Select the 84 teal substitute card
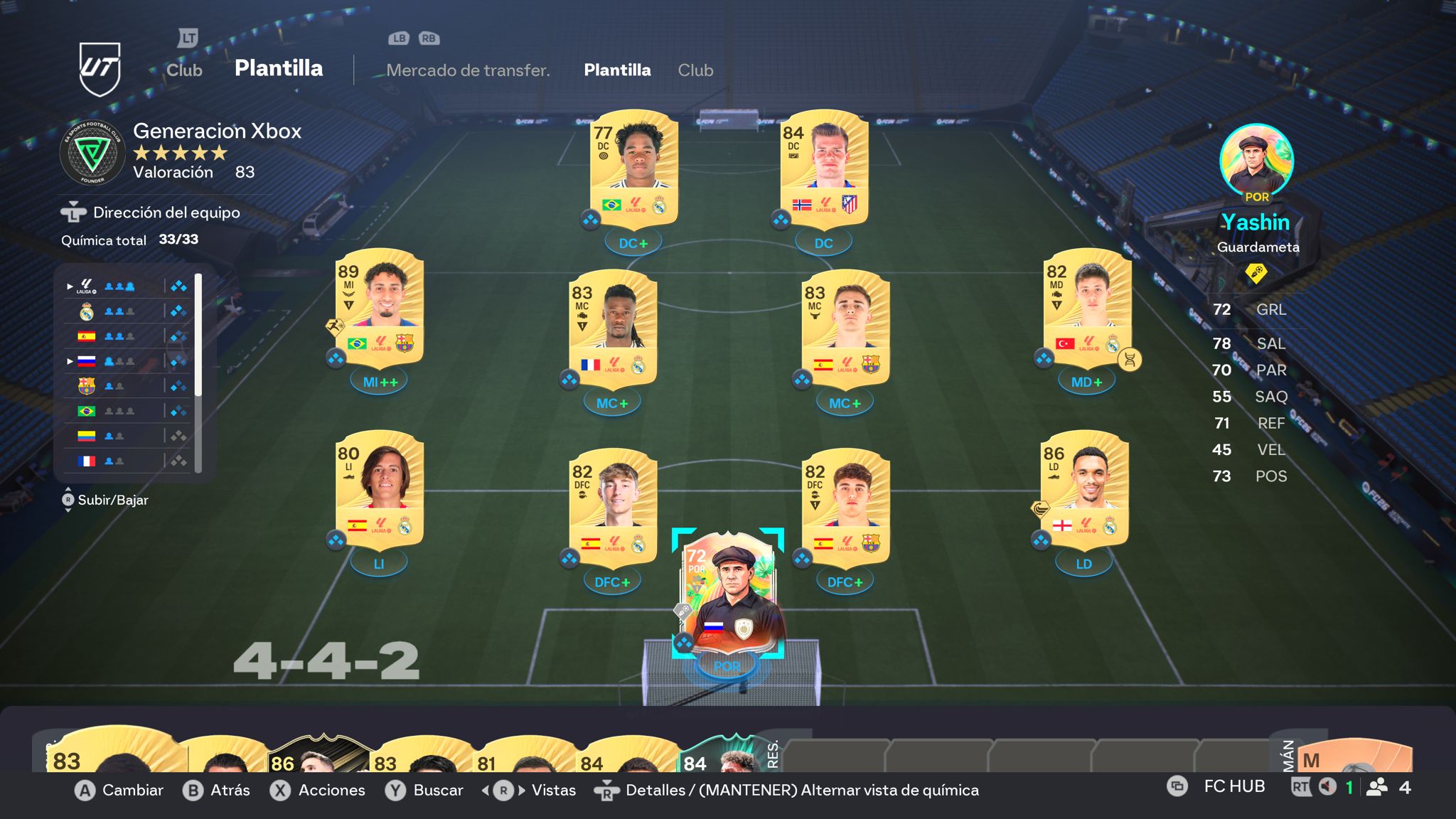The image size is (1456, 819). [x=718, y=757]
